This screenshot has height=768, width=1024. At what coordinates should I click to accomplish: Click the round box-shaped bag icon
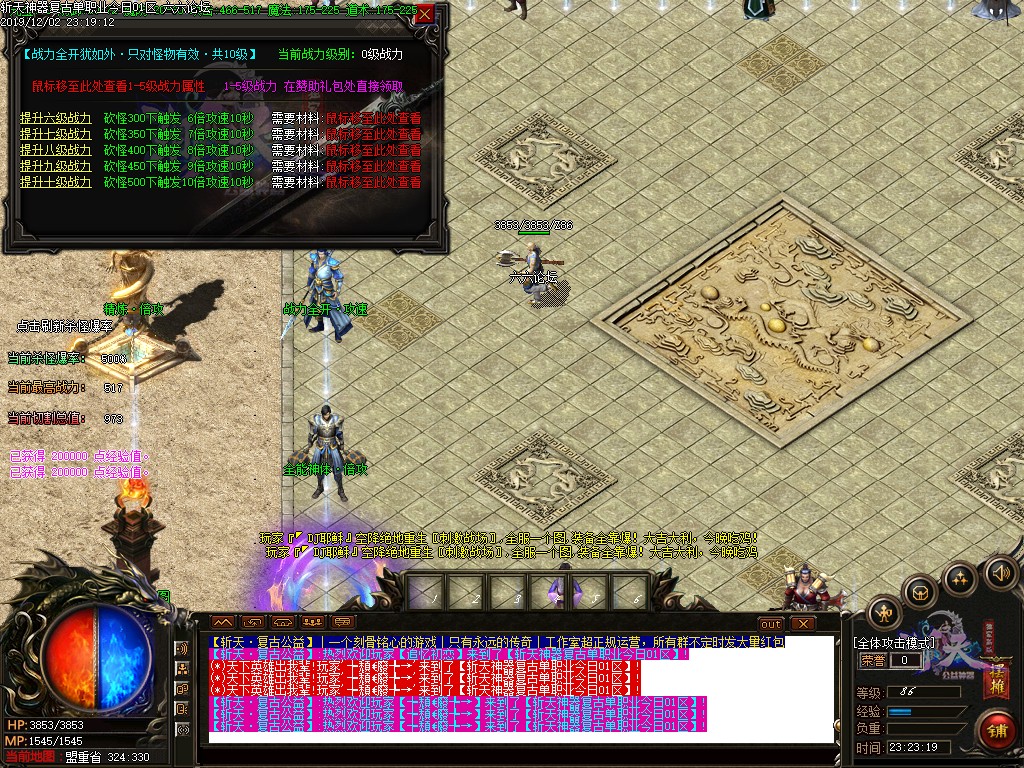pyautogui.click(x=920, y=592)
